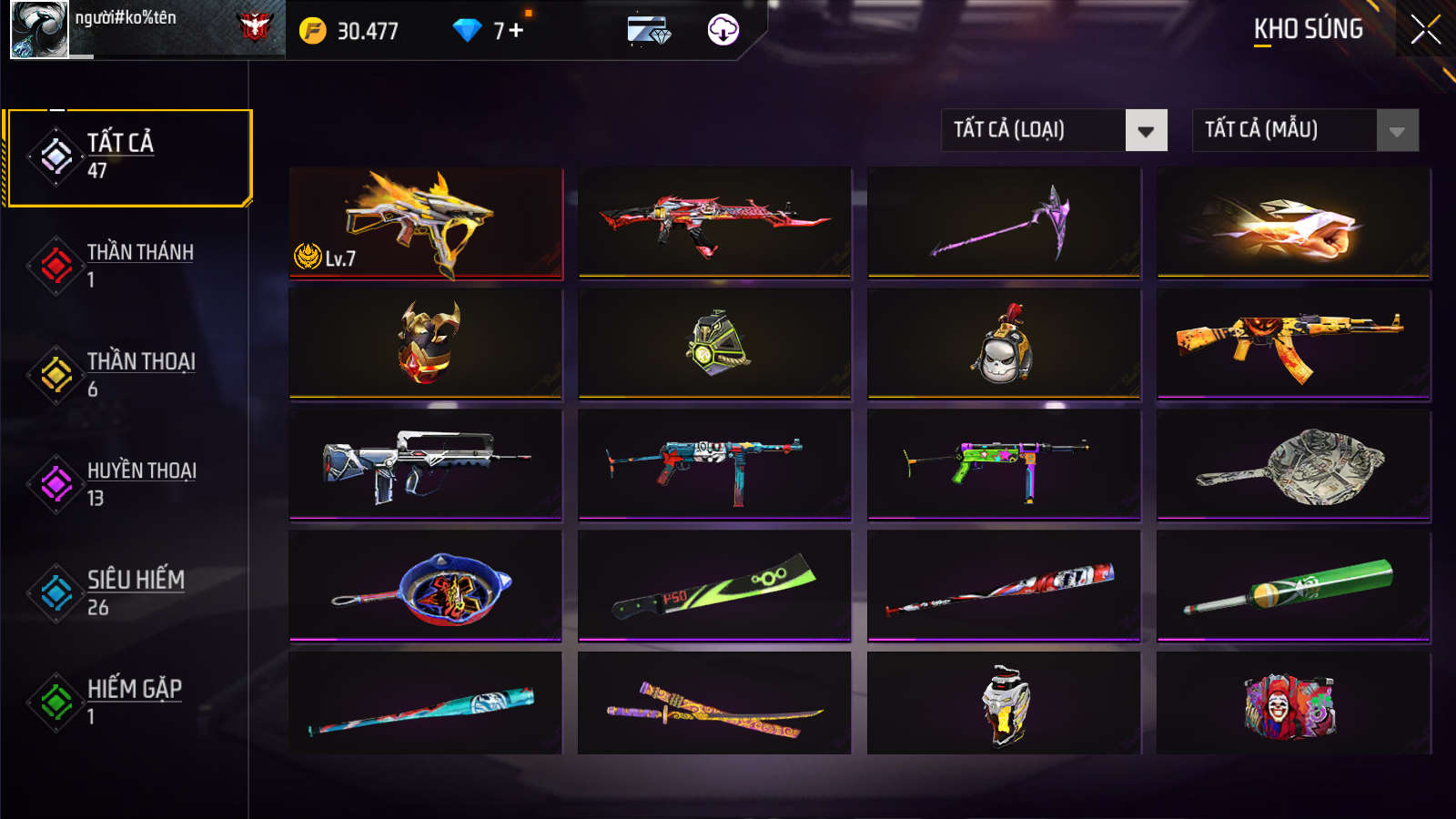This screenshot has width=1456, height=819.
Task: Open the player profile avatar
Action: coord(39,29)
